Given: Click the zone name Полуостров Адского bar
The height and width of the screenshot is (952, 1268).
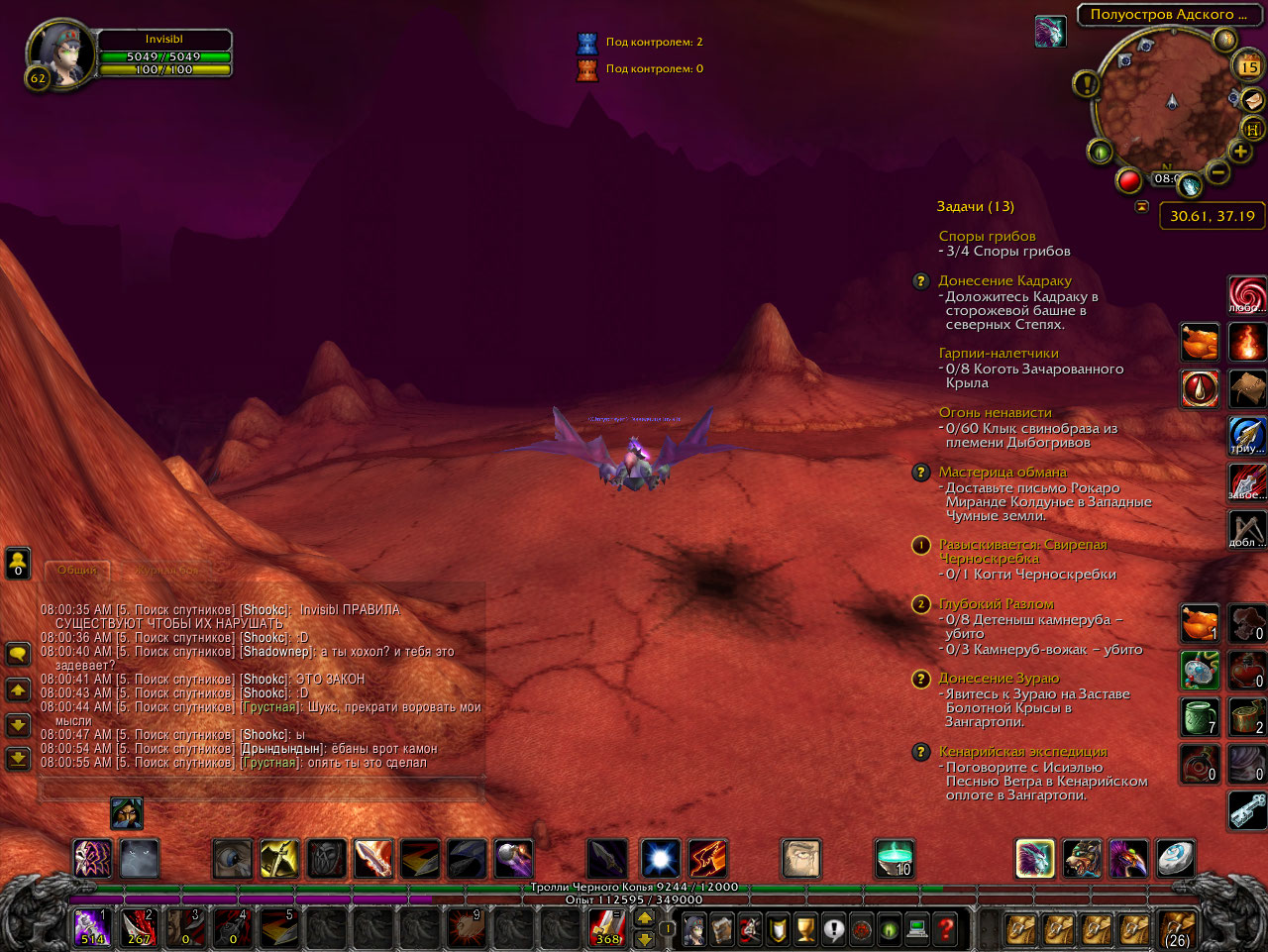Looking at the screenshot, I should click(x=1169, y=16).
